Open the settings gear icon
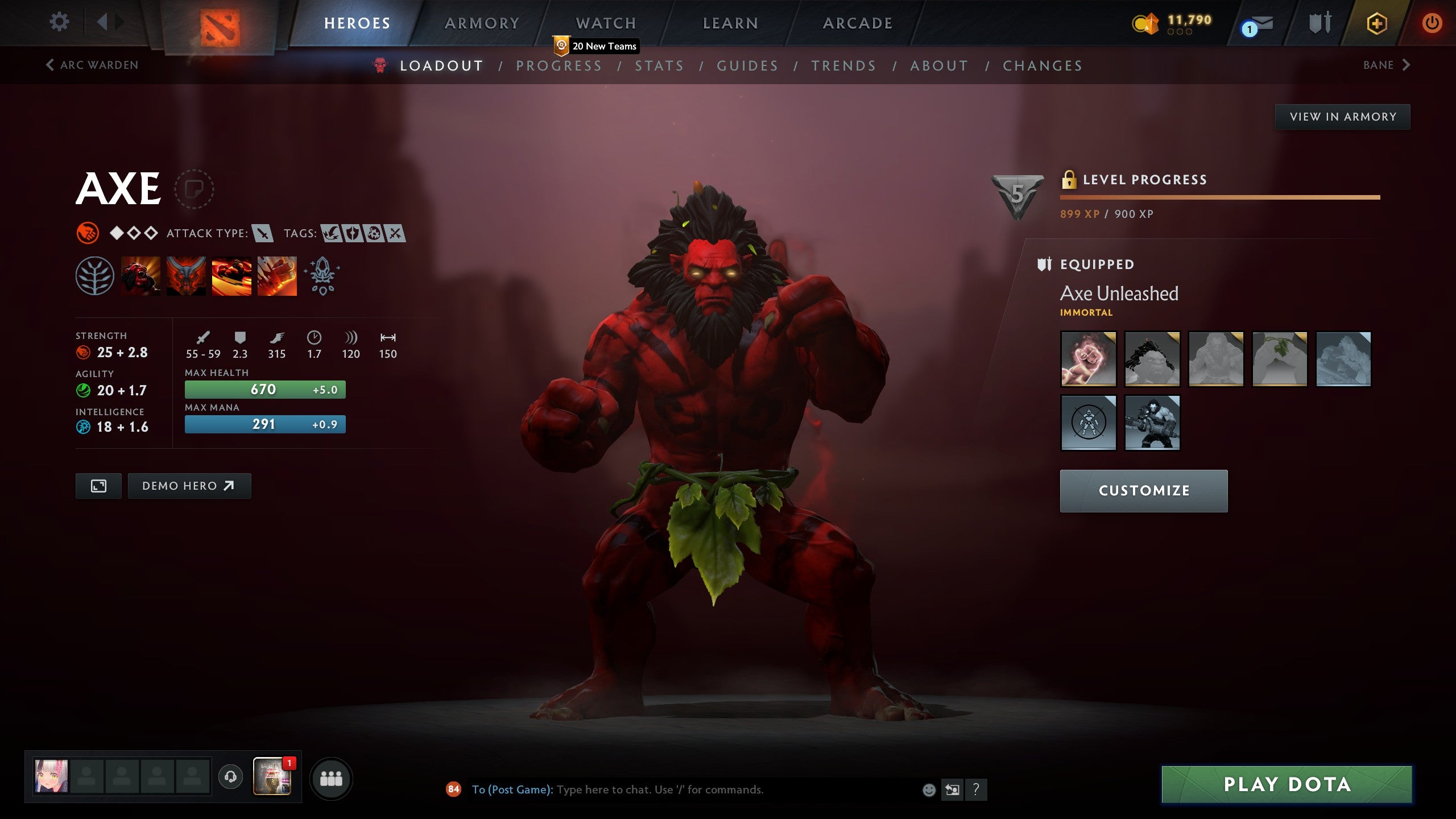The height and width of the screenshot is (819, 1456). (59, 21)
